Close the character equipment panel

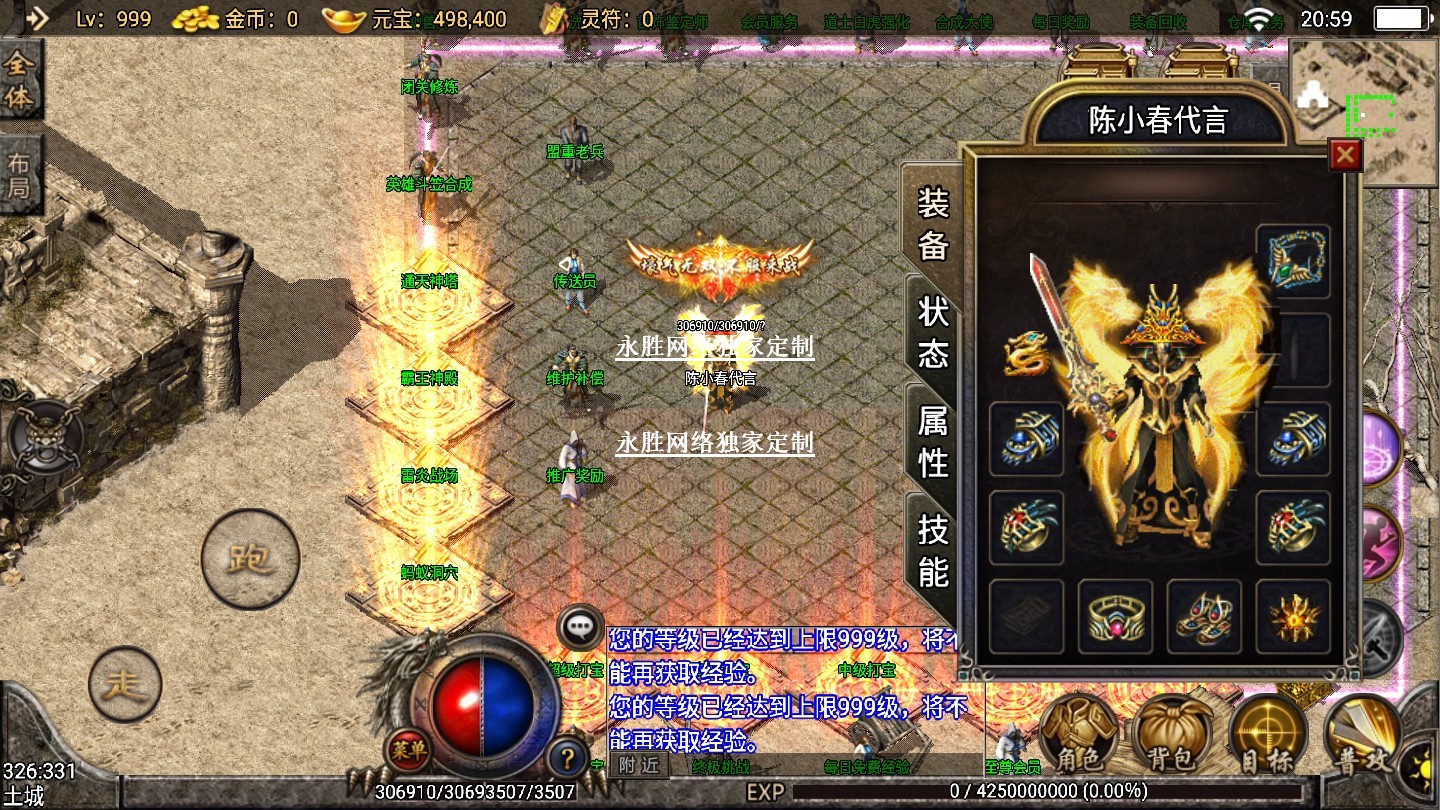[1346, 155]
